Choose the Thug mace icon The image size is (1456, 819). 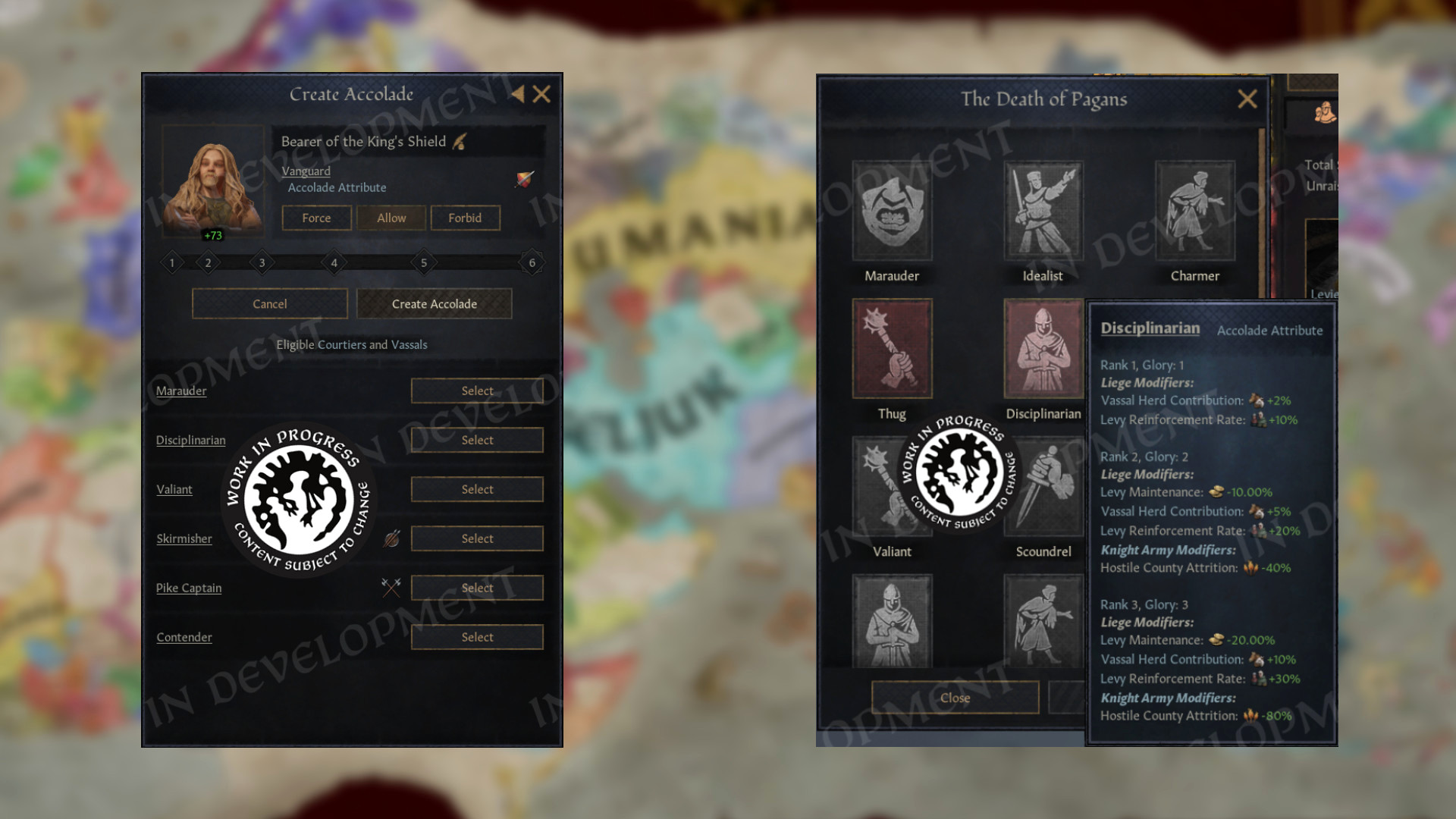[892, 347]
